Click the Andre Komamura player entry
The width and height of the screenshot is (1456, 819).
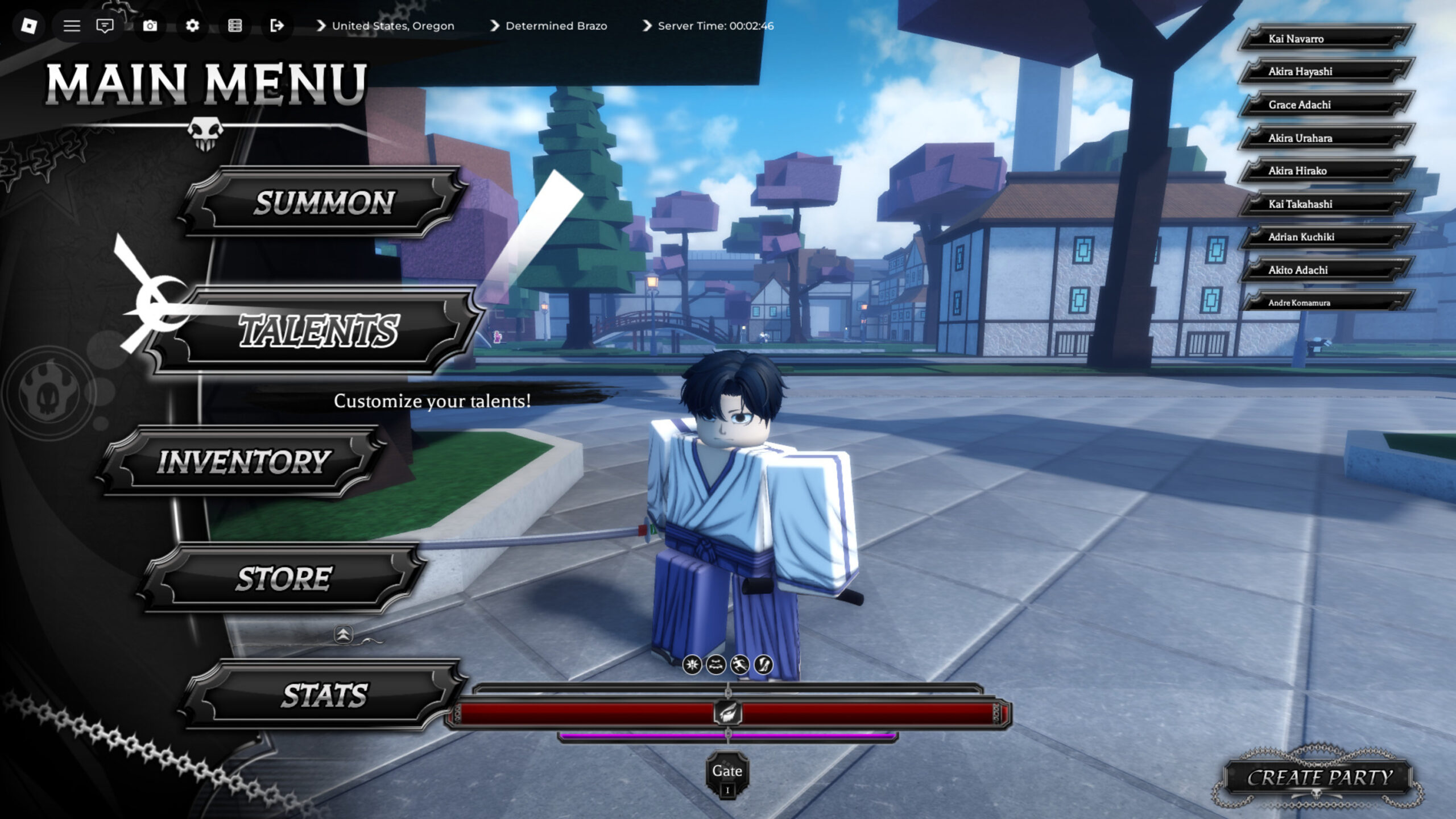tap(1325, 303)
